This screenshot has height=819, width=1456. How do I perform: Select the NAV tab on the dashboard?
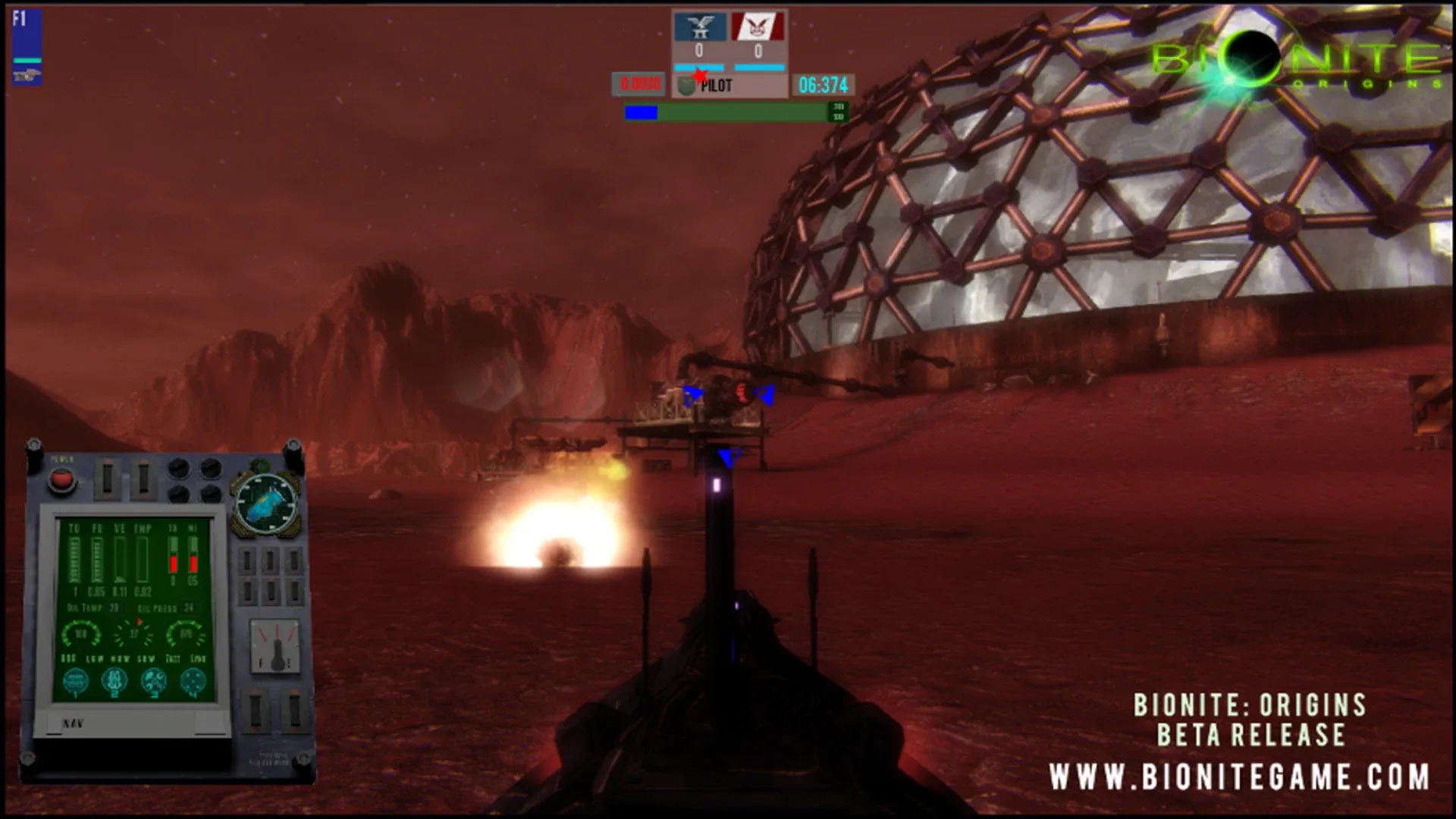pyautogui.click(x=74, y=722)
